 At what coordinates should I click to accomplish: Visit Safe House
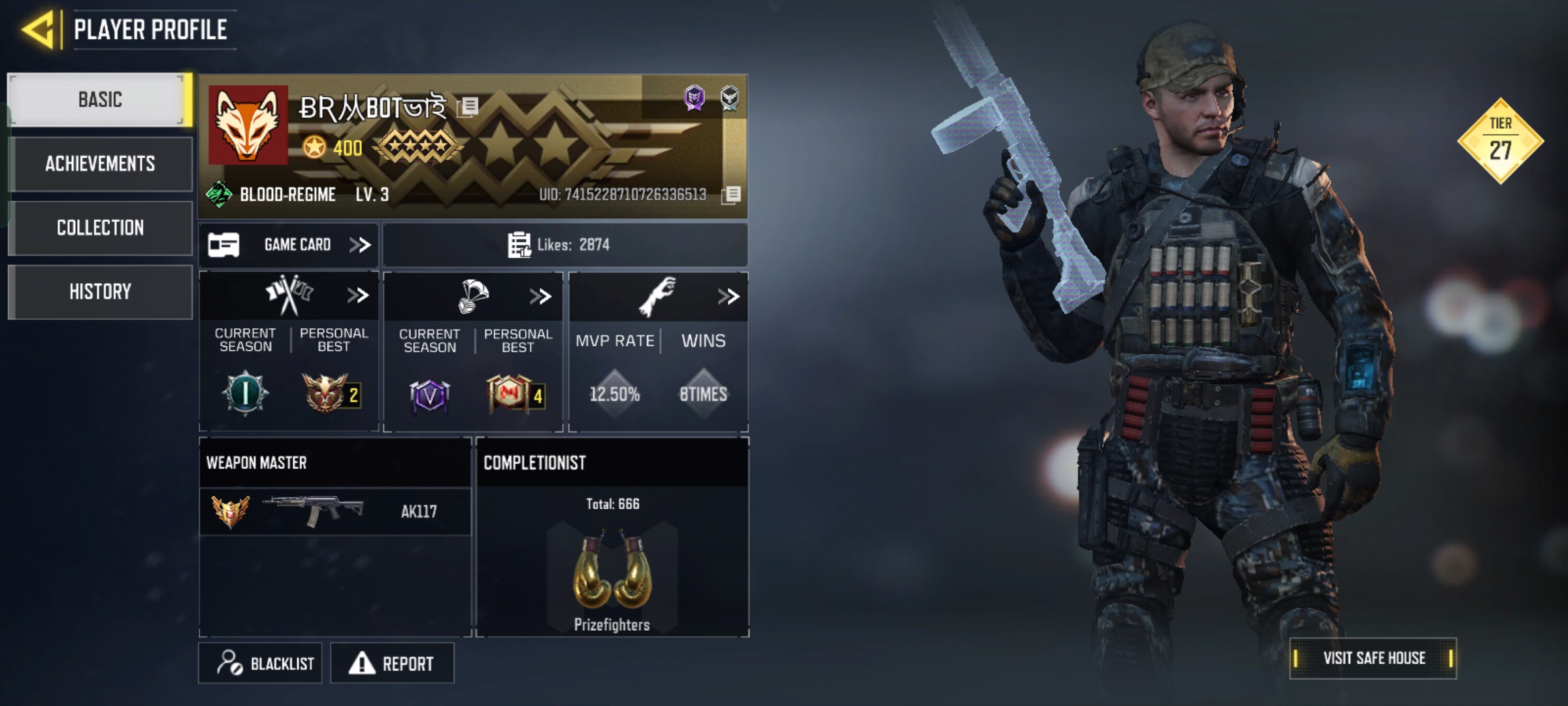(x=1373, y=658)
